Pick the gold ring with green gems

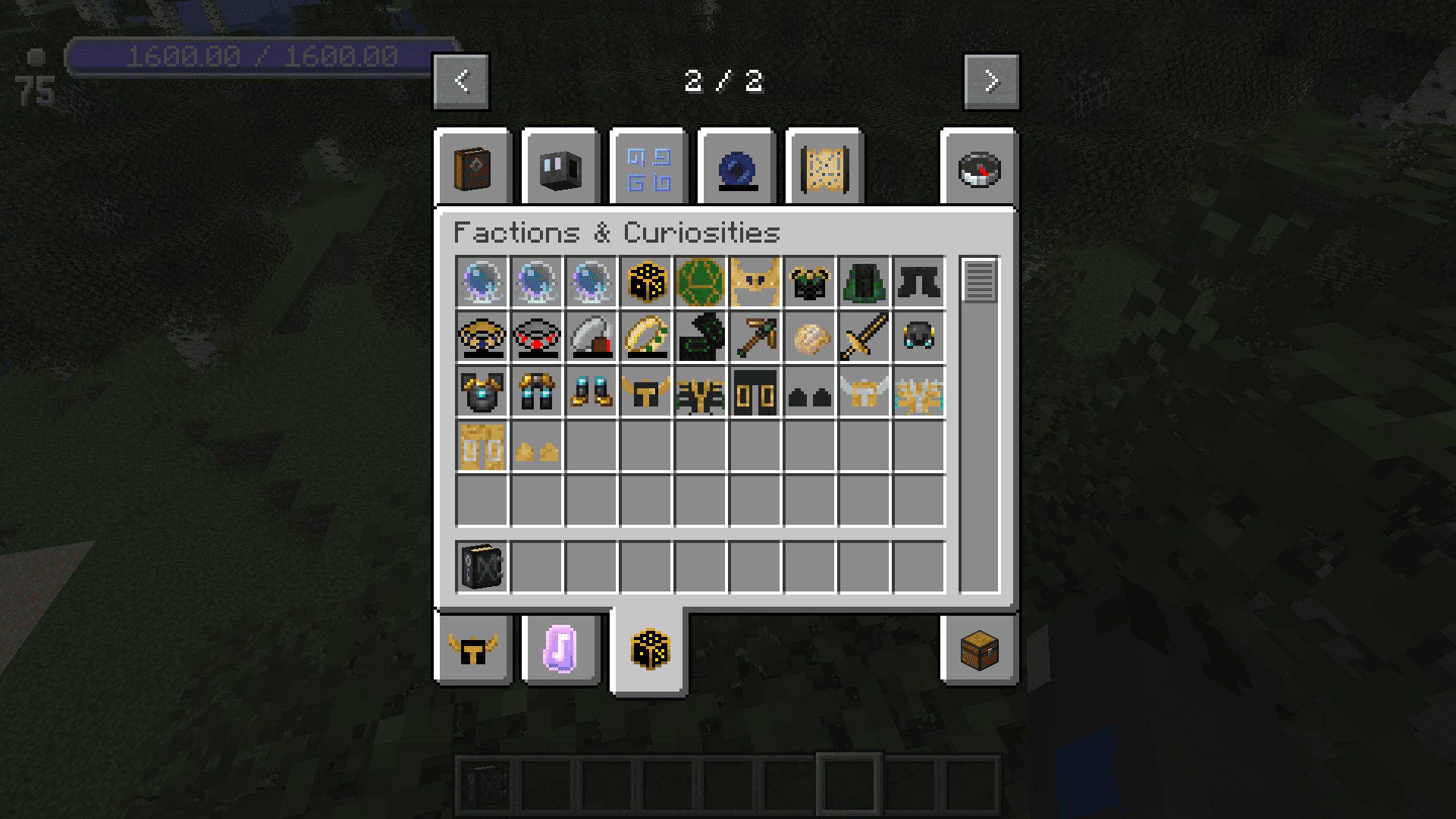pyautogui.click(x=646, y=337)
